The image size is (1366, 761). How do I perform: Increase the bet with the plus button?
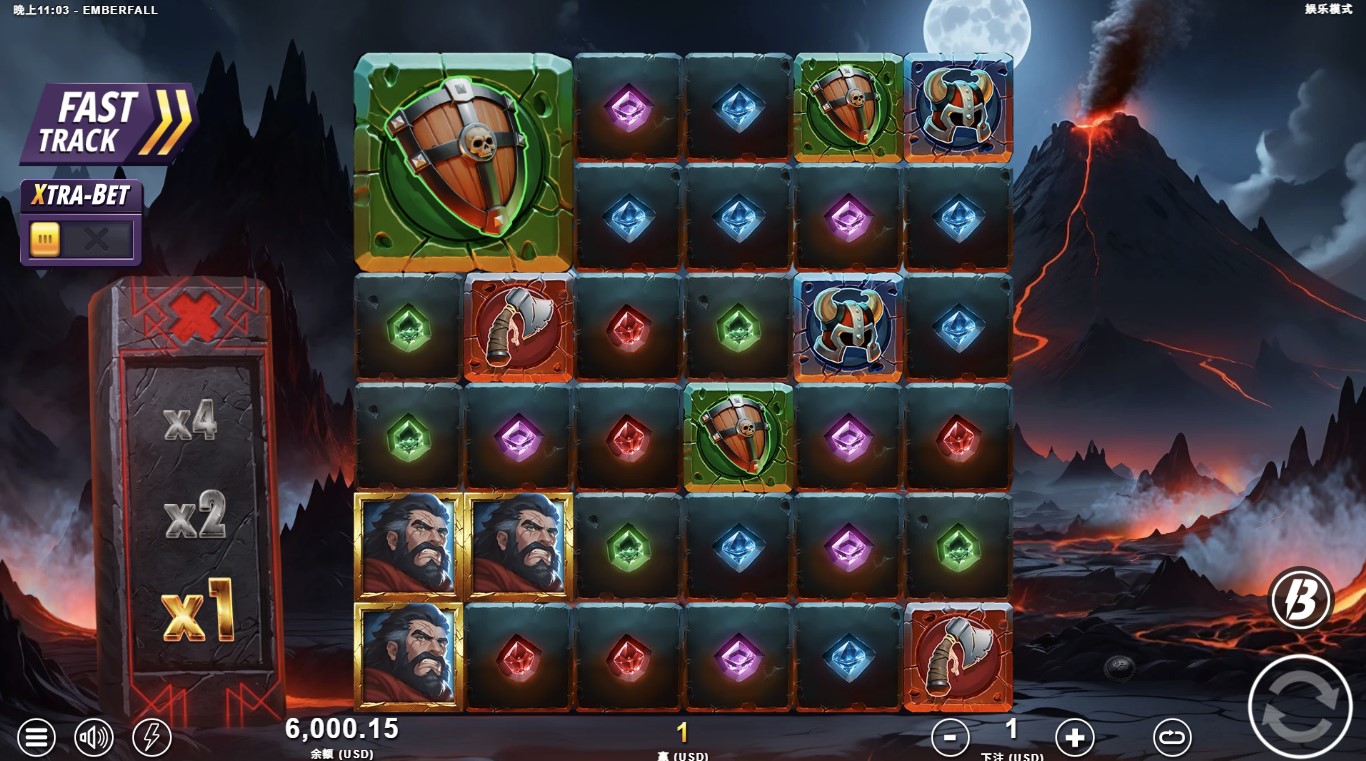click(x=1074, y=737)
